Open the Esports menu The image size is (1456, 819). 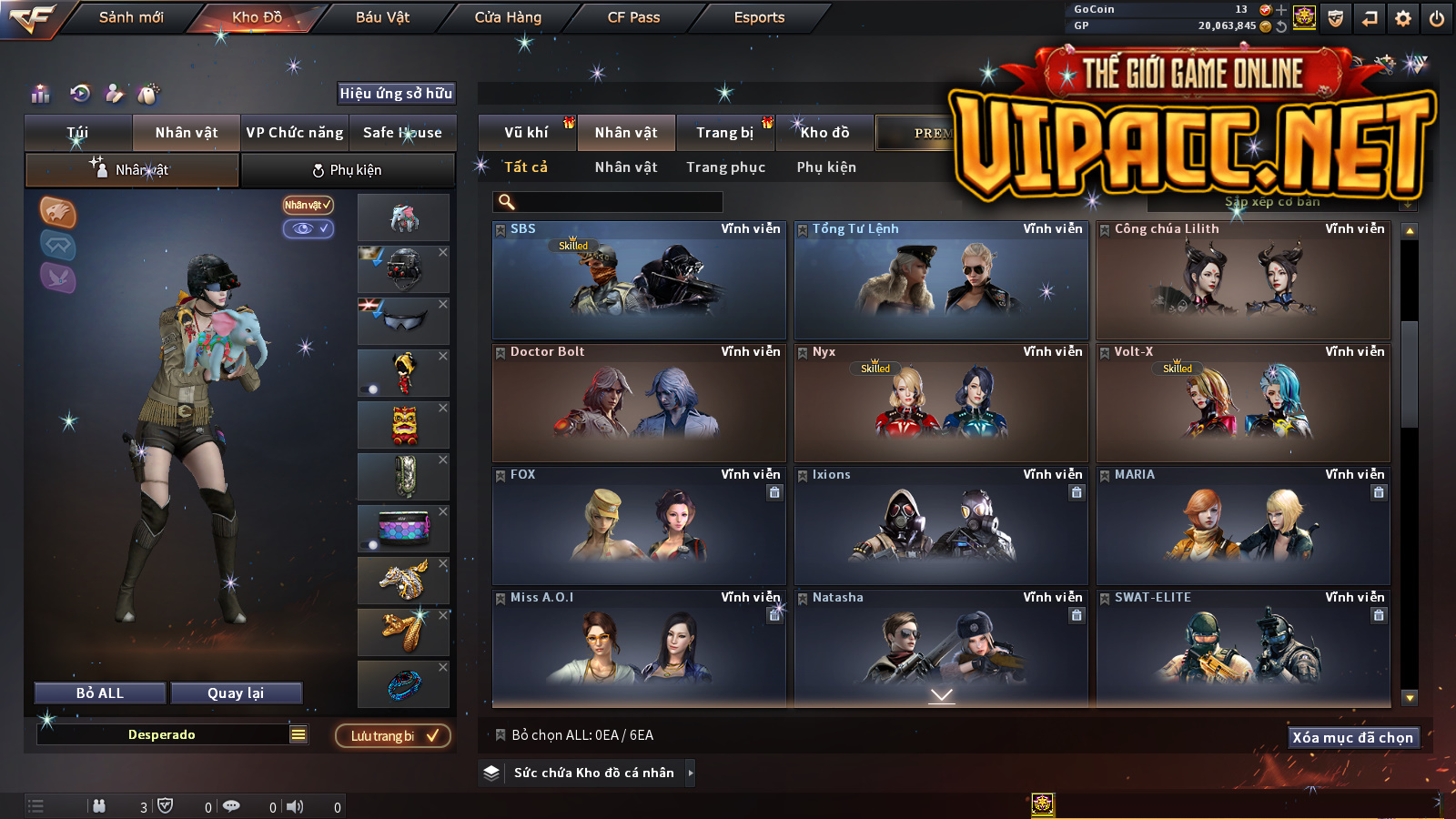click(x=759, y=17)
